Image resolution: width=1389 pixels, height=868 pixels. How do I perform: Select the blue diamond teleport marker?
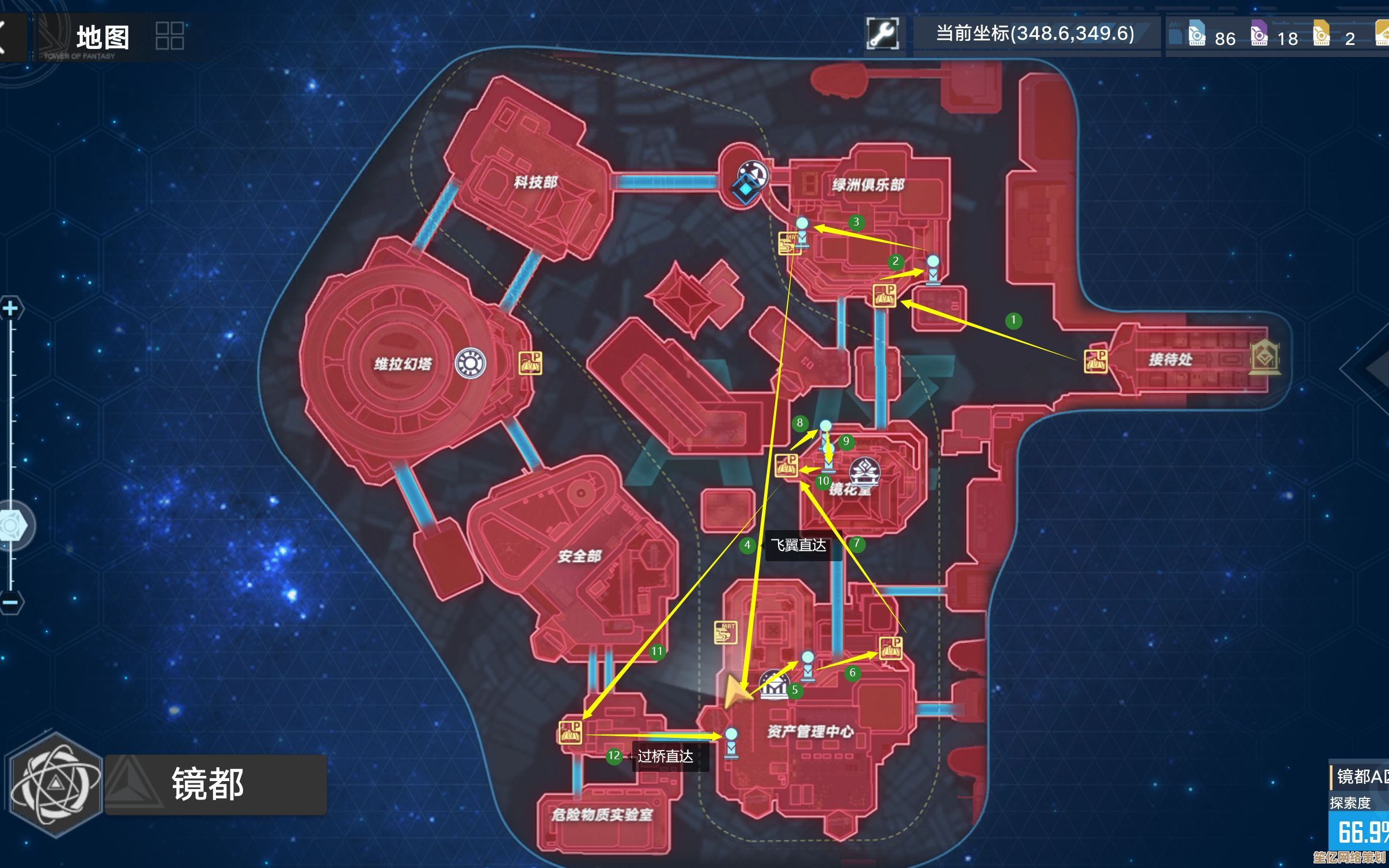[x=746, y=188]
